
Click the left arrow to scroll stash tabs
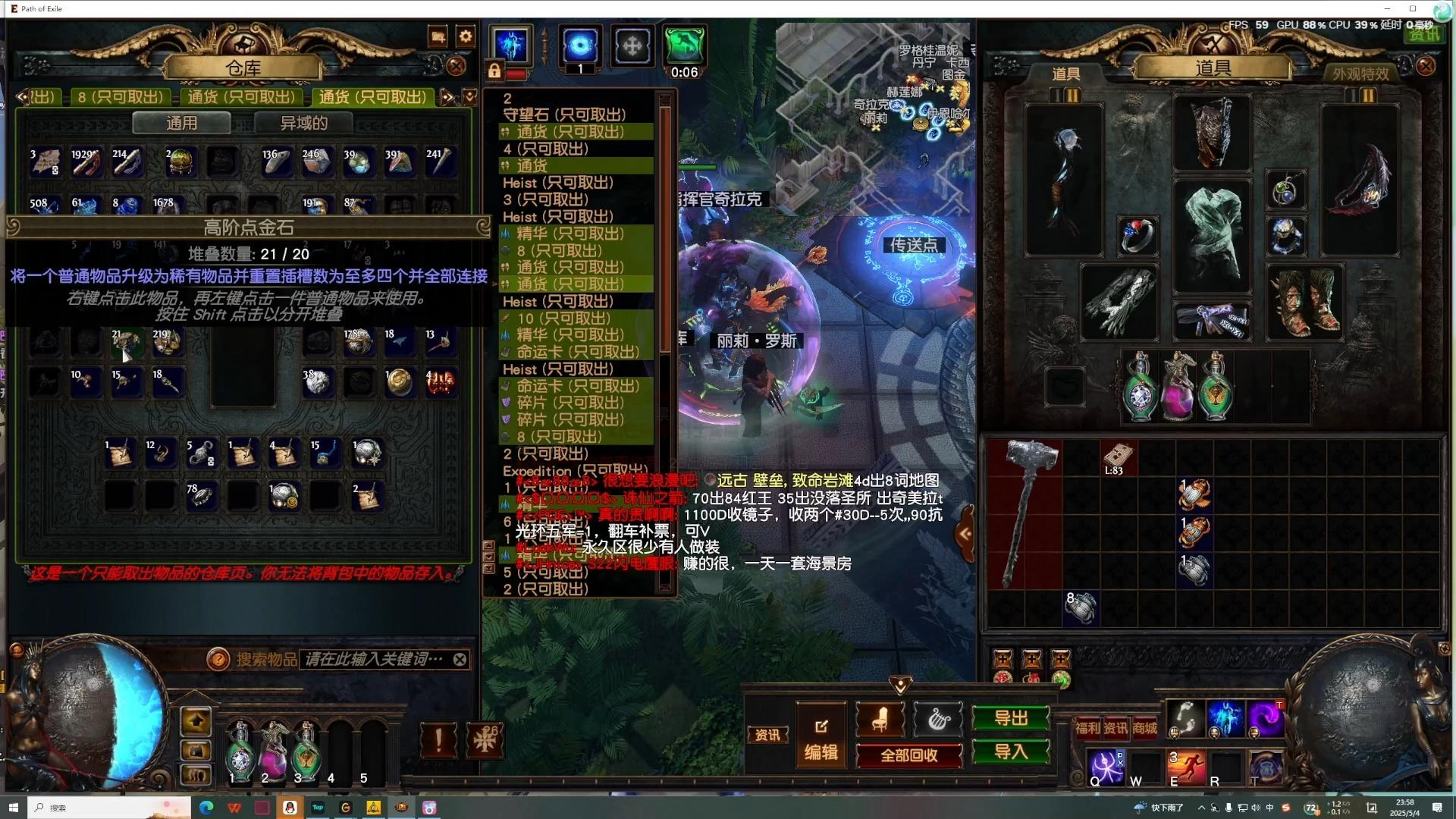pos(22,97)
